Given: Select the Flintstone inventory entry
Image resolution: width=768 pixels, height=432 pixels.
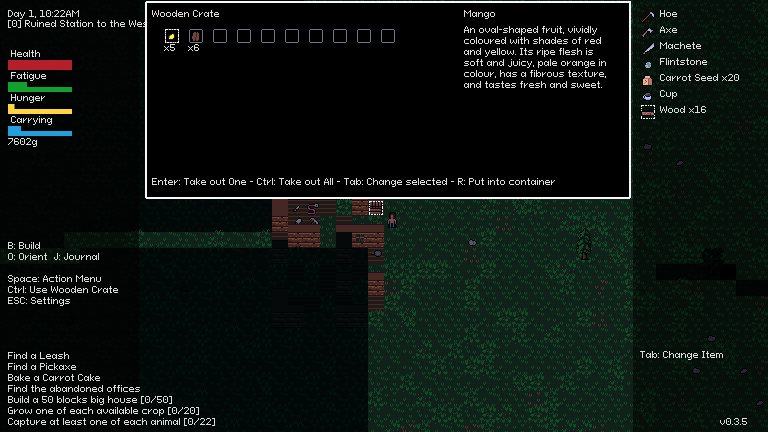Looking at the screenshot, I should 682,62.
